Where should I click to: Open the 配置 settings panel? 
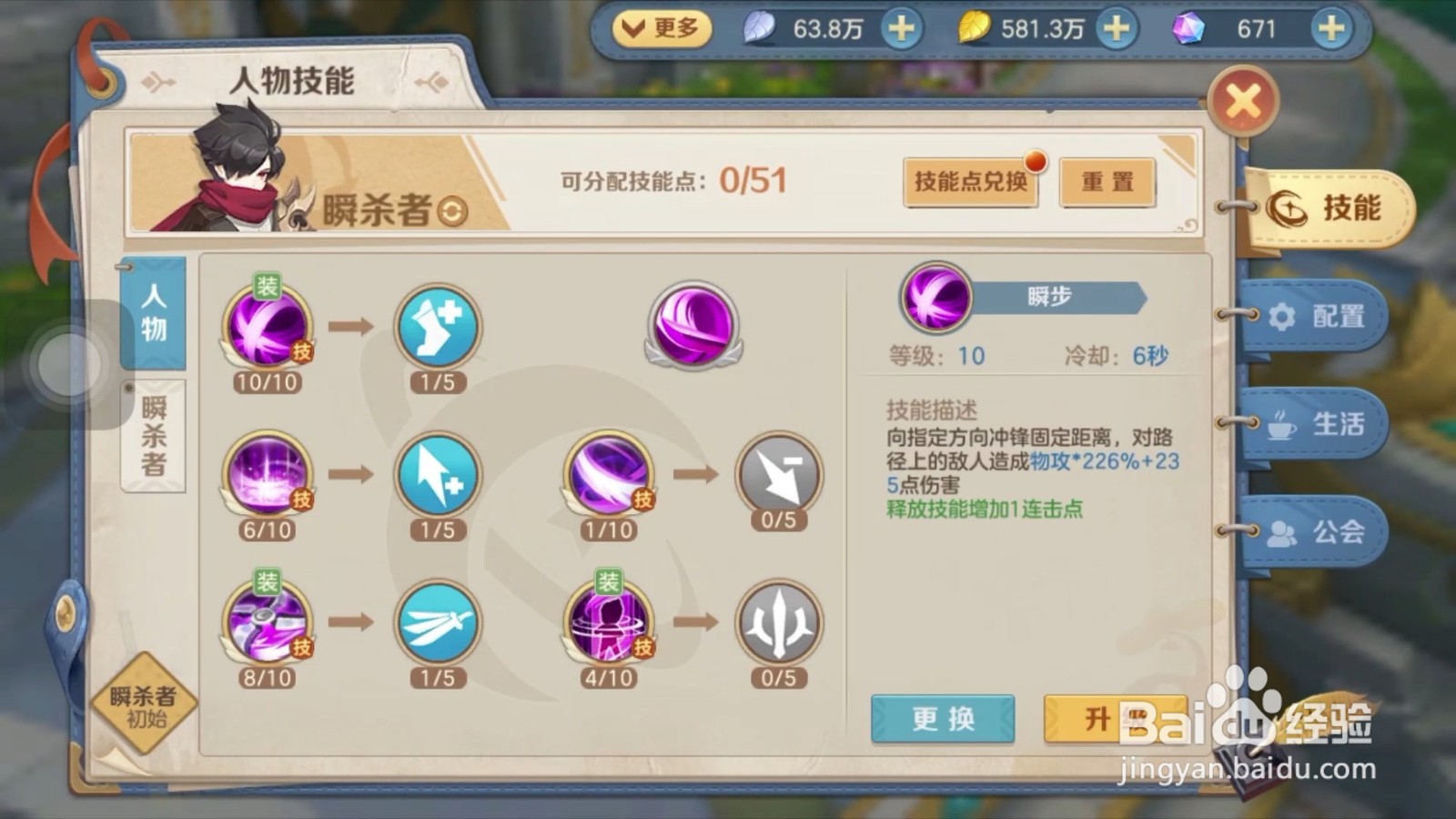pos(1319,316)
